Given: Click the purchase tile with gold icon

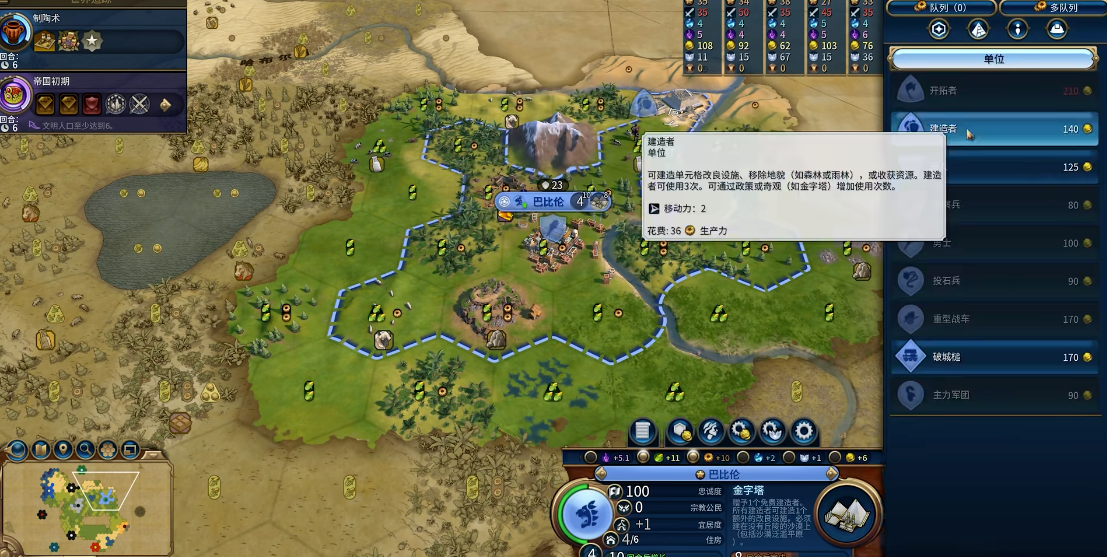Looking at the screenshot, I should [x=681, y=432].
